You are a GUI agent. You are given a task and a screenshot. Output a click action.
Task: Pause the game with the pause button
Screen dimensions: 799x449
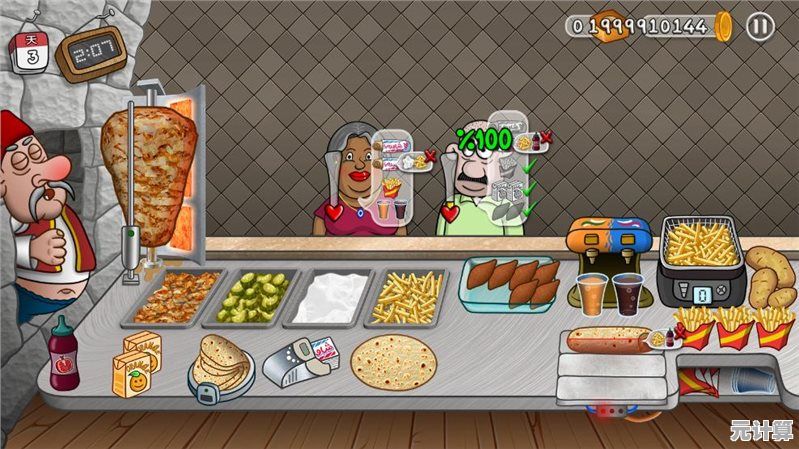point(759,26)
